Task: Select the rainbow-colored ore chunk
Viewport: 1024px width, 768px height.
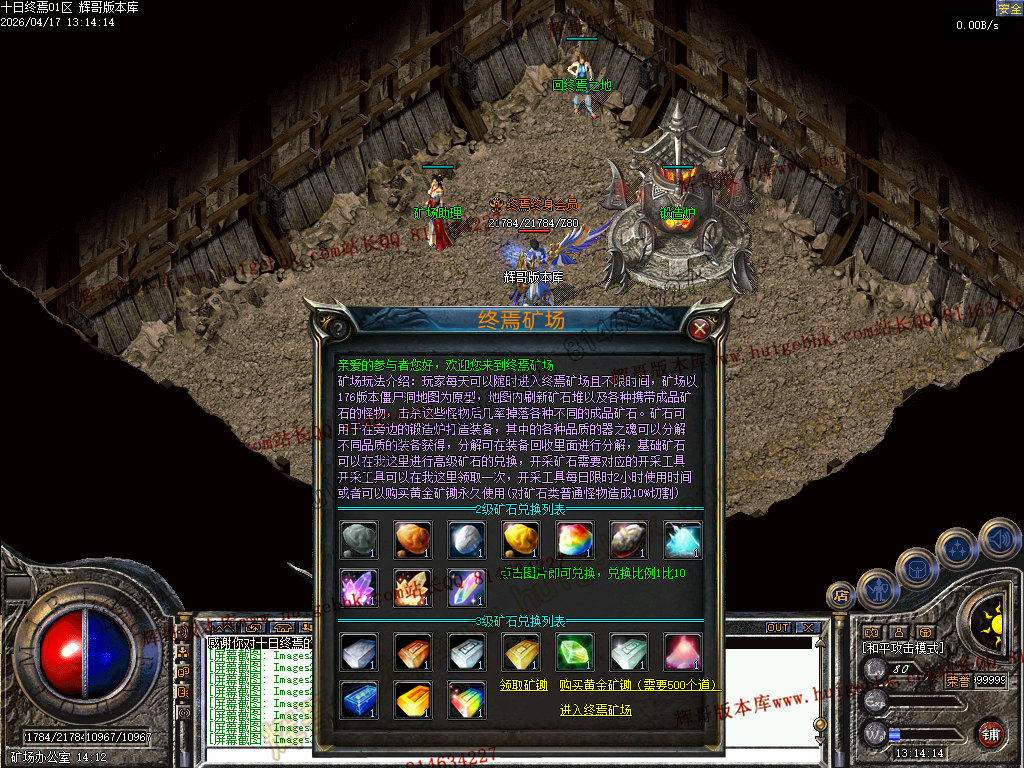Action: [574, 540]
